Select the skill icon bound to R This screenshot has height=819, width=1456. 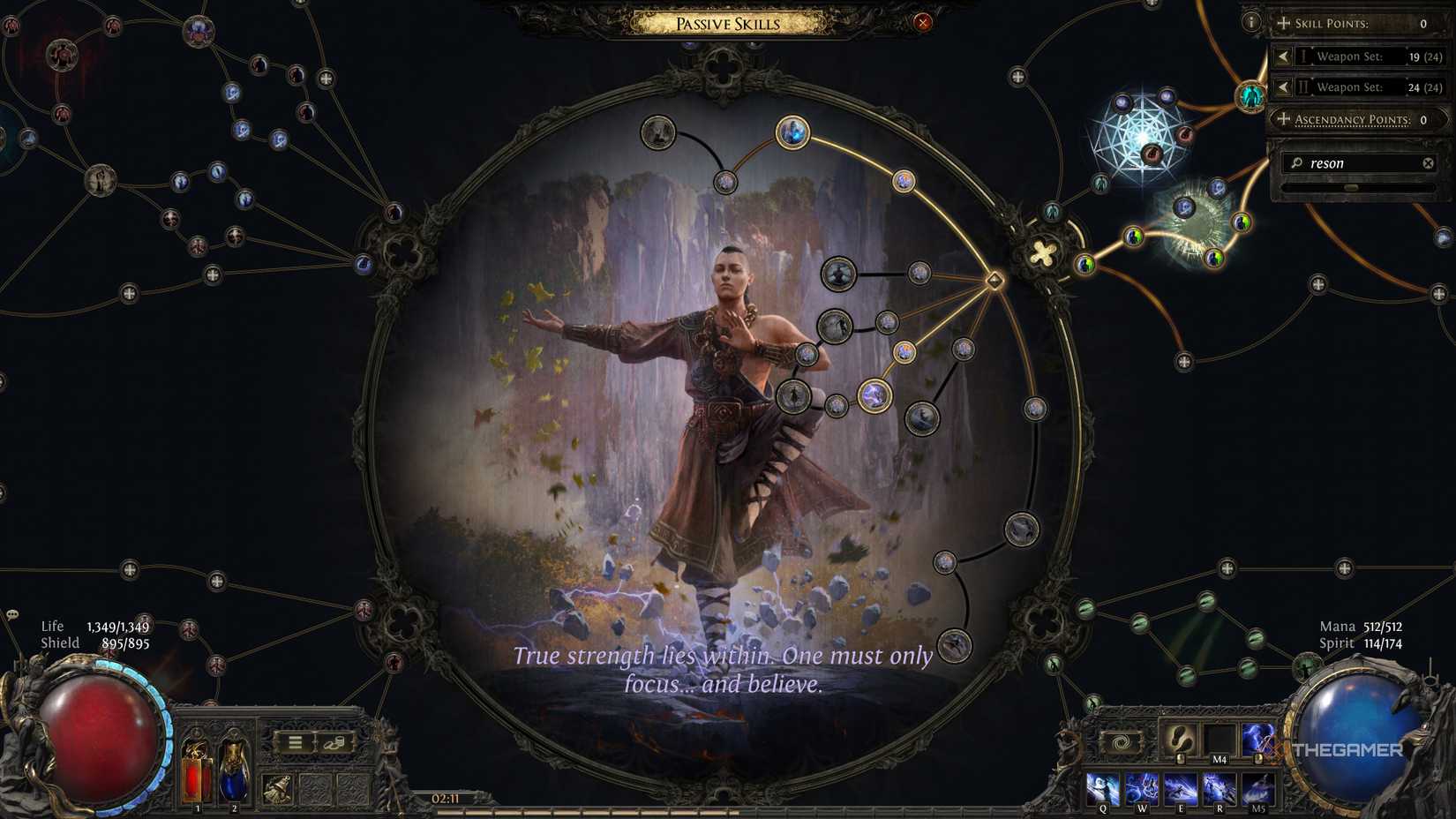point(1219,787)
